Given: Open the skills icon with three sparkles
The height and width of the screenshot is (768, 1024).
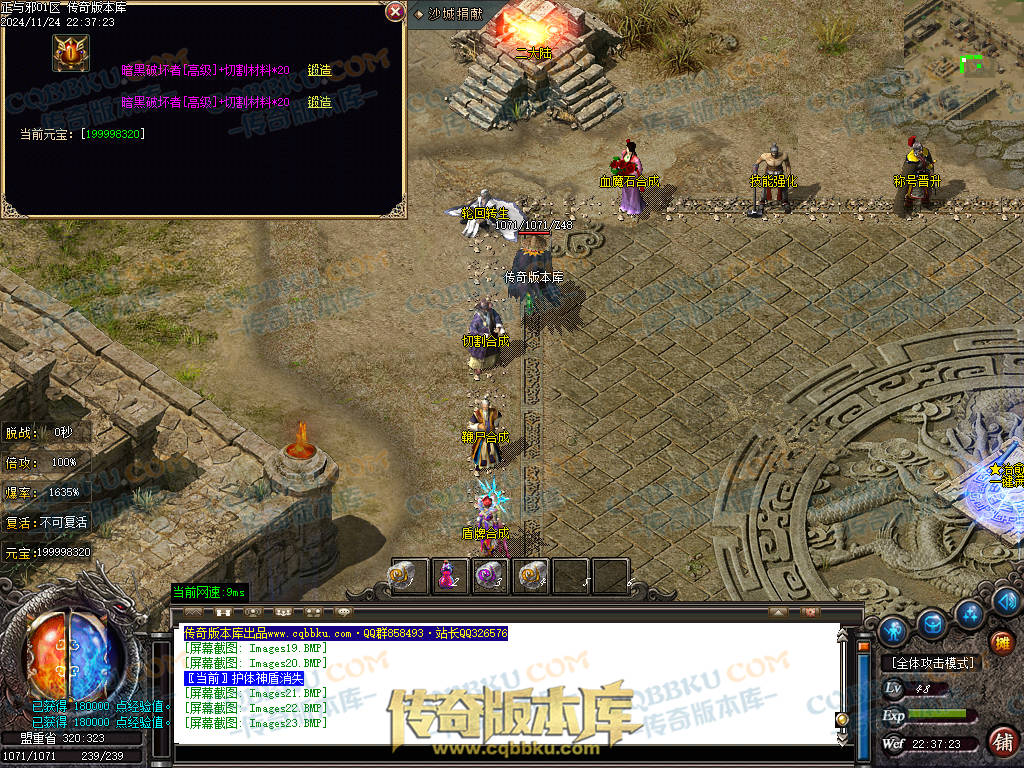Looking at the screenshot, I should click(968, 612).
